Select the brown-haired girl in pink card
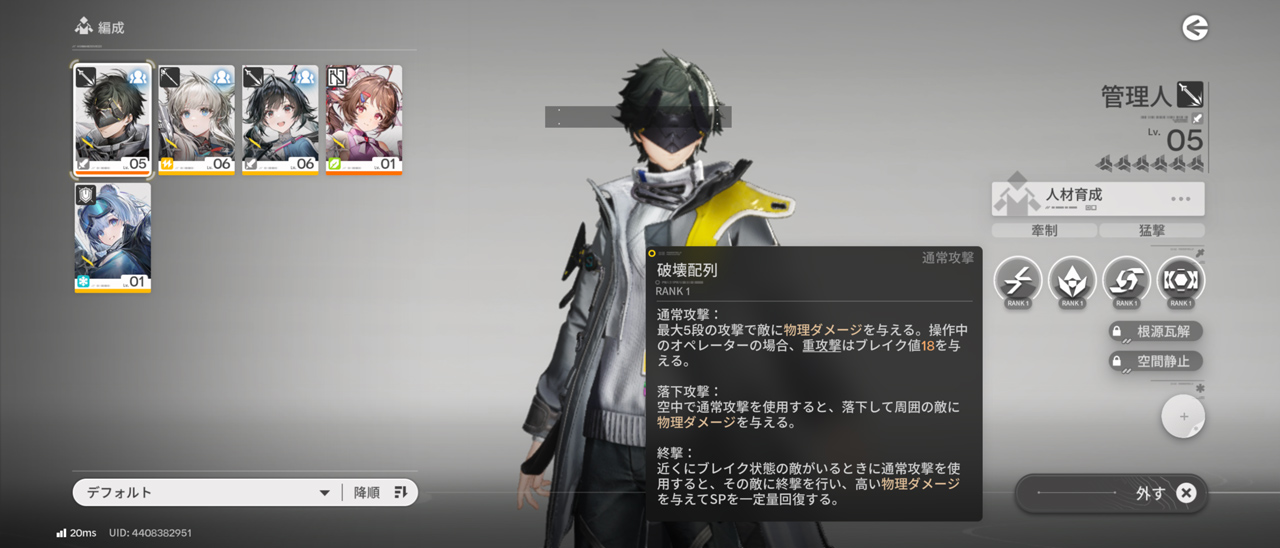This screenshot has width=1280, height=548. pyautogui.click(x=364, y=120)
